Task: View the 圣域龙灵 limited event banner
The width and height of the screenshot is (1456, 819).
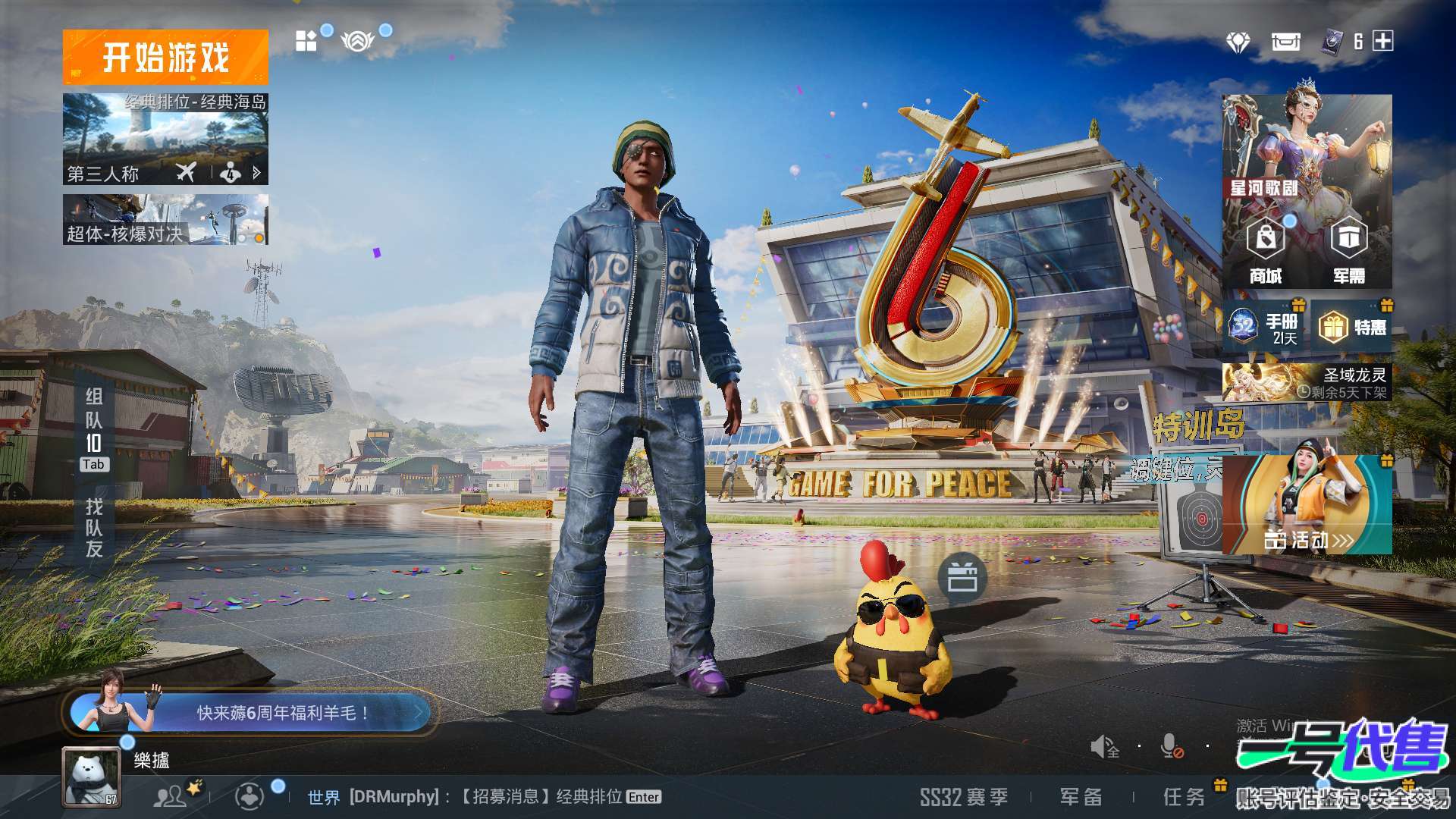Action: click(1307, 382)
